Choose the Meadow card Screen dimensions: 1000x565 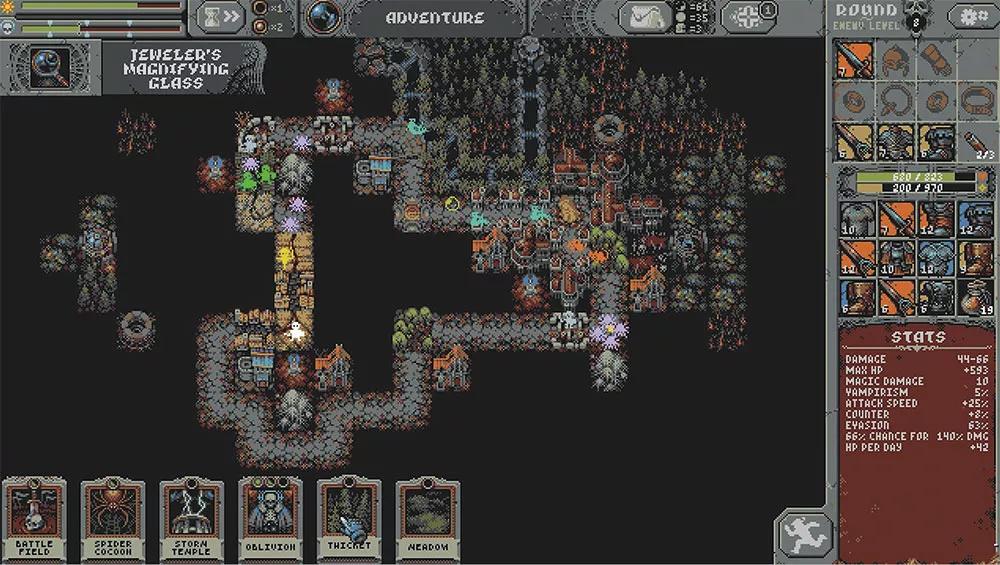coord(427,519)
